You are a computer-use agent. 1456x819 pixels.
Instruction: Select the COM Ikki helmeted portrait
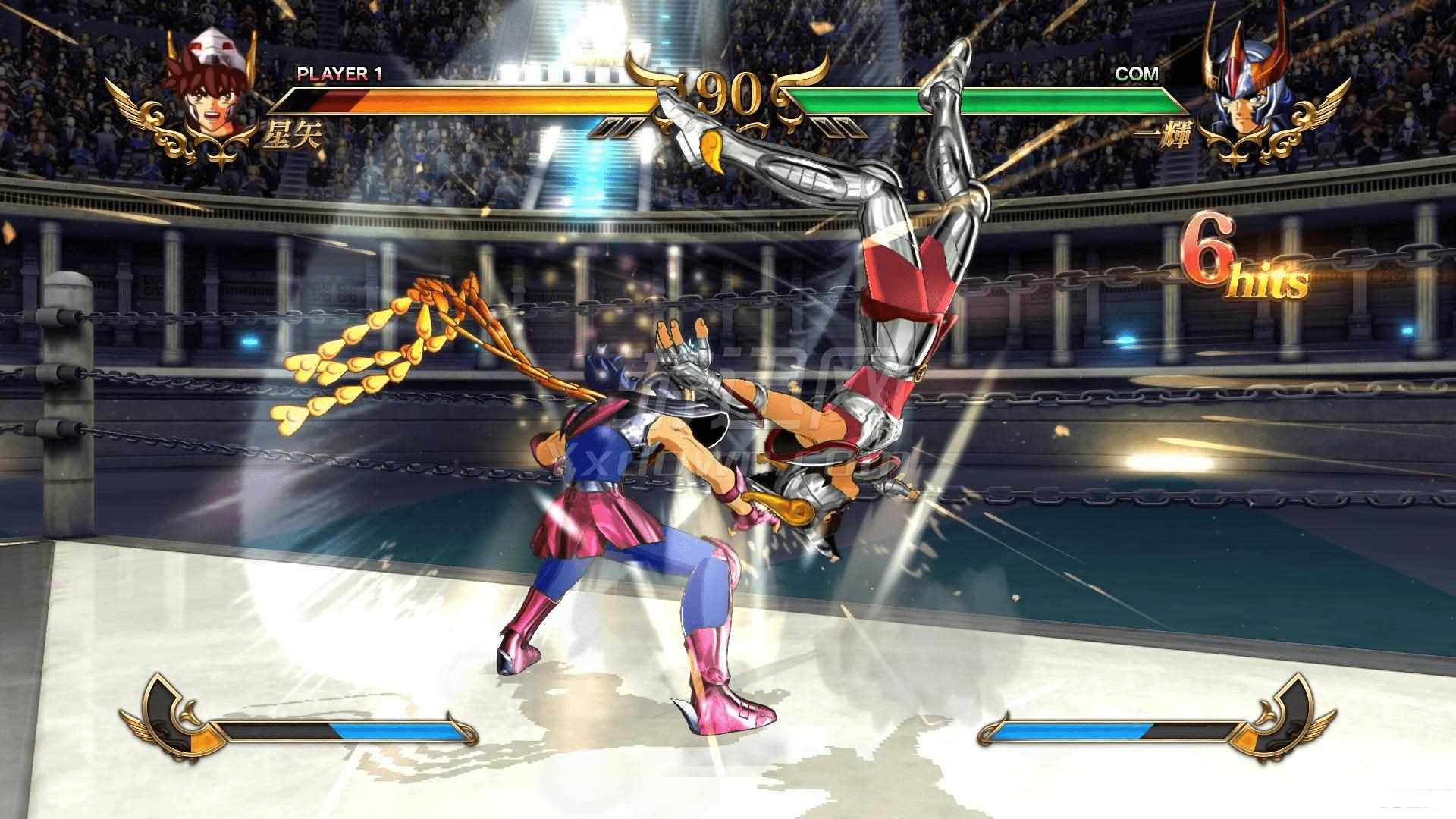click(x=1243, y=91)
